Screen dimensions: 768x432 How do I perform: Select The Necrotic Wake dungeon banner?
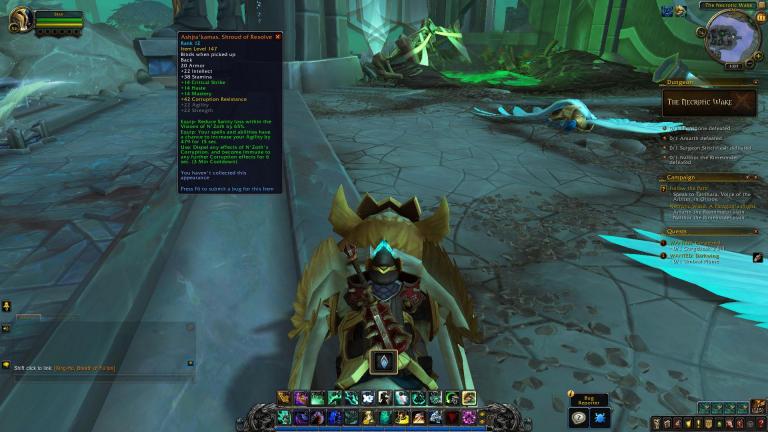click(x=708, y=102)
